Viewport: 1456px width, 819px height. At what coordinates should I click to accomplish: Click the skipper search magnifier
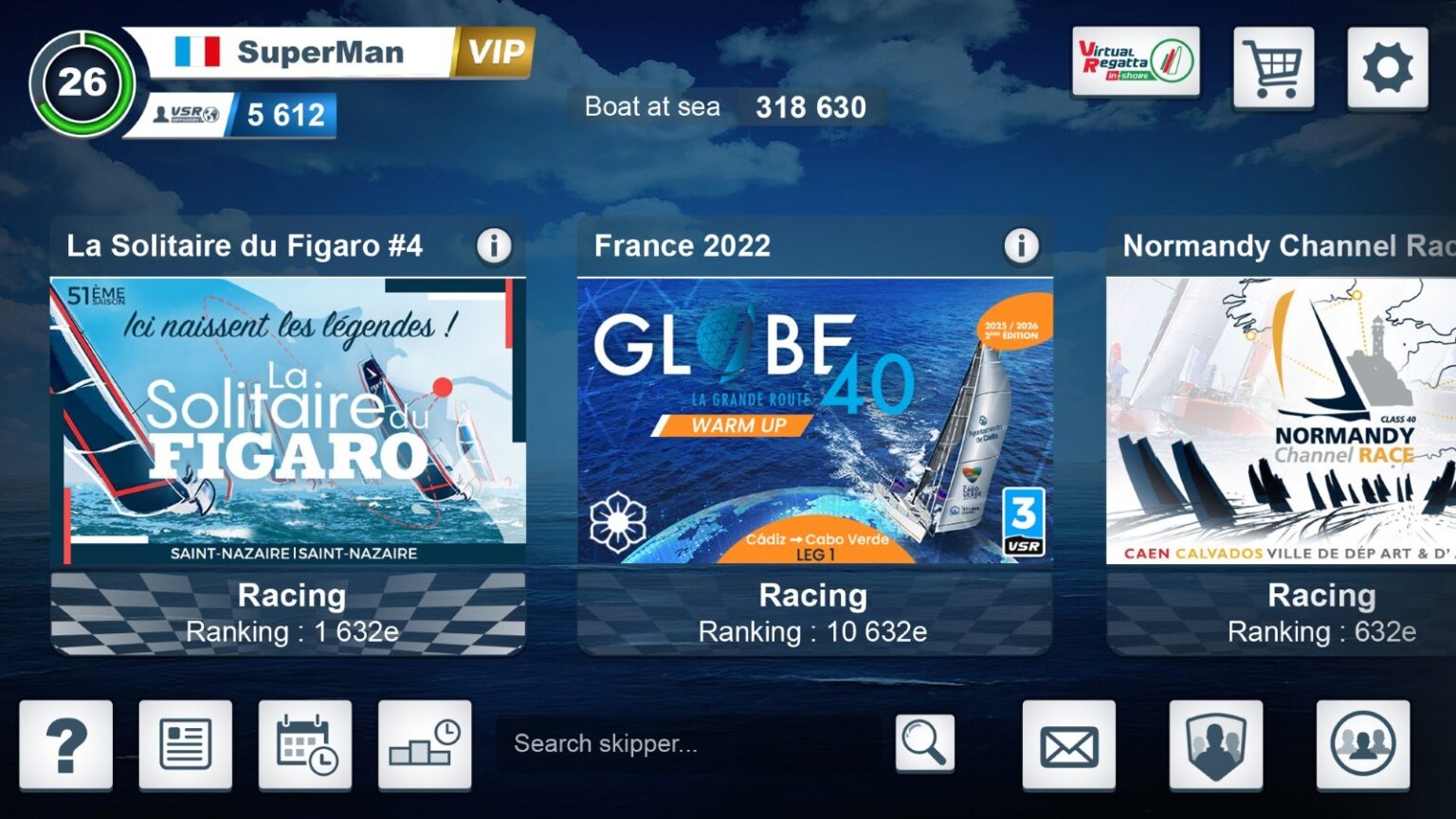click(923, 742)
